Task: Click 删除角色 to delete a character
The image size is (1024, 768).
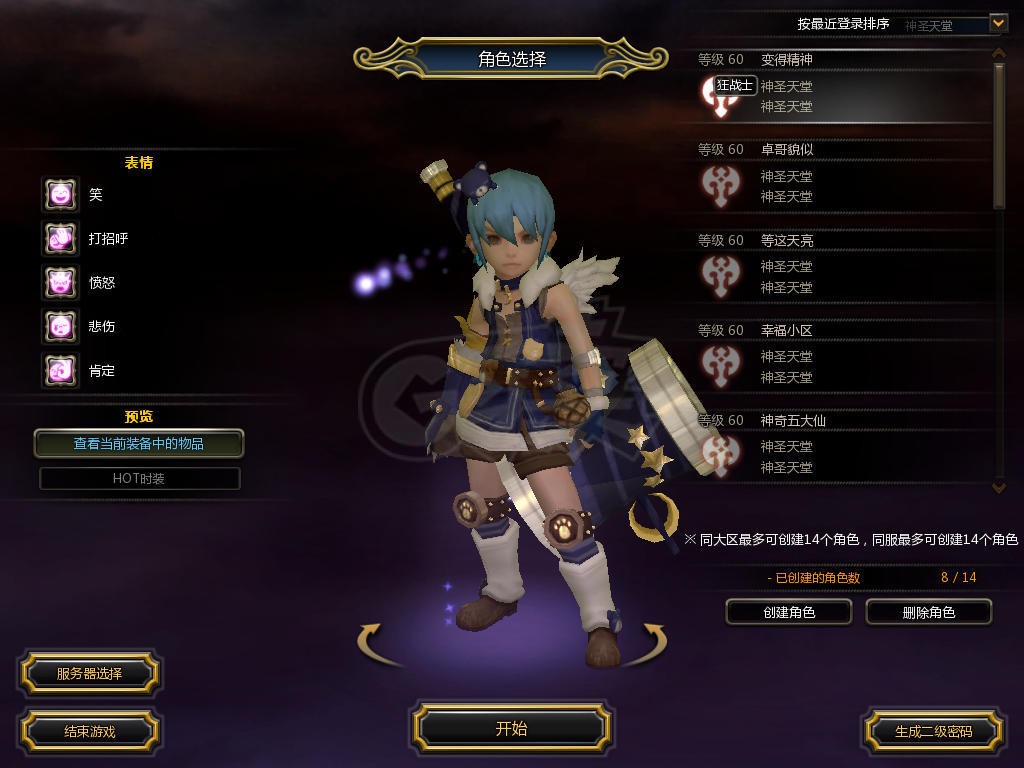Action: point(928,612)
